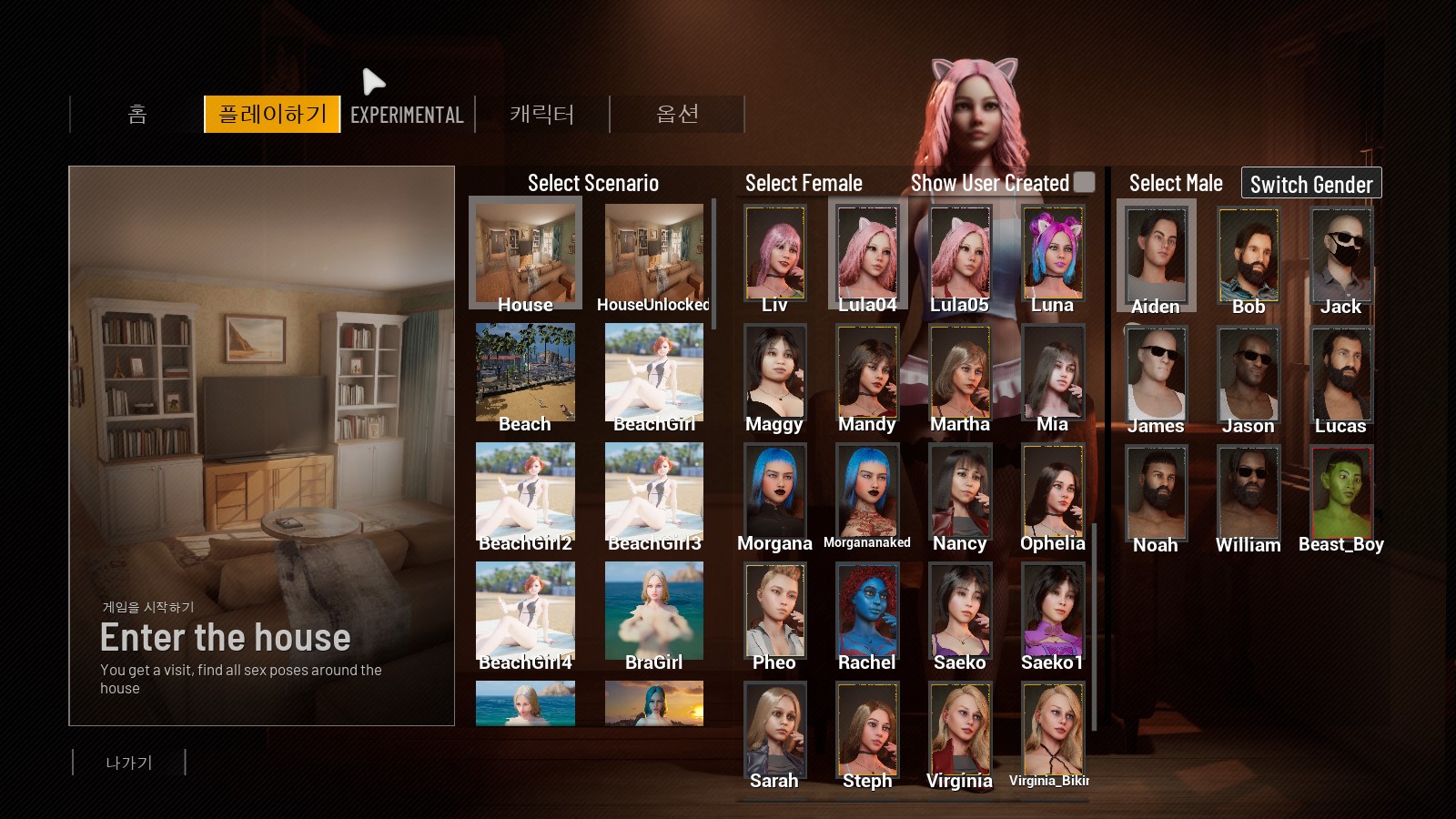Image resolution: width=1456 pixels, height=819 pixels.
Task: Select Sarah from the female list
Action: (774, 730)
